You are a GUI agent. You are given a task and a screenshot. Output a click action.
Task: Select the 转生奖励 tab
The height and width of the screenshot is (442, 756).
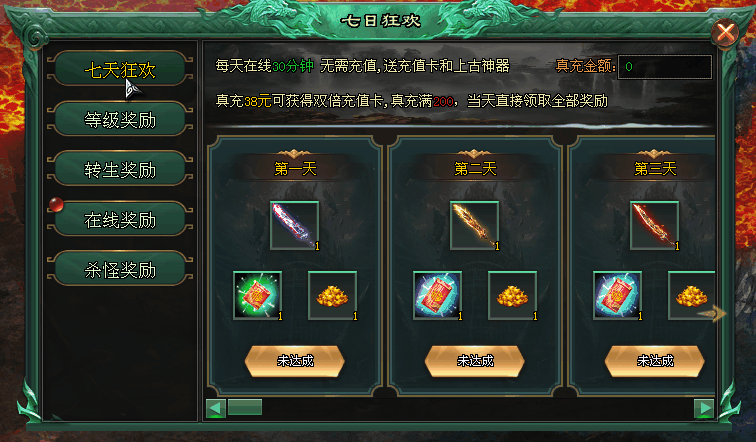(x=120, y=170)
